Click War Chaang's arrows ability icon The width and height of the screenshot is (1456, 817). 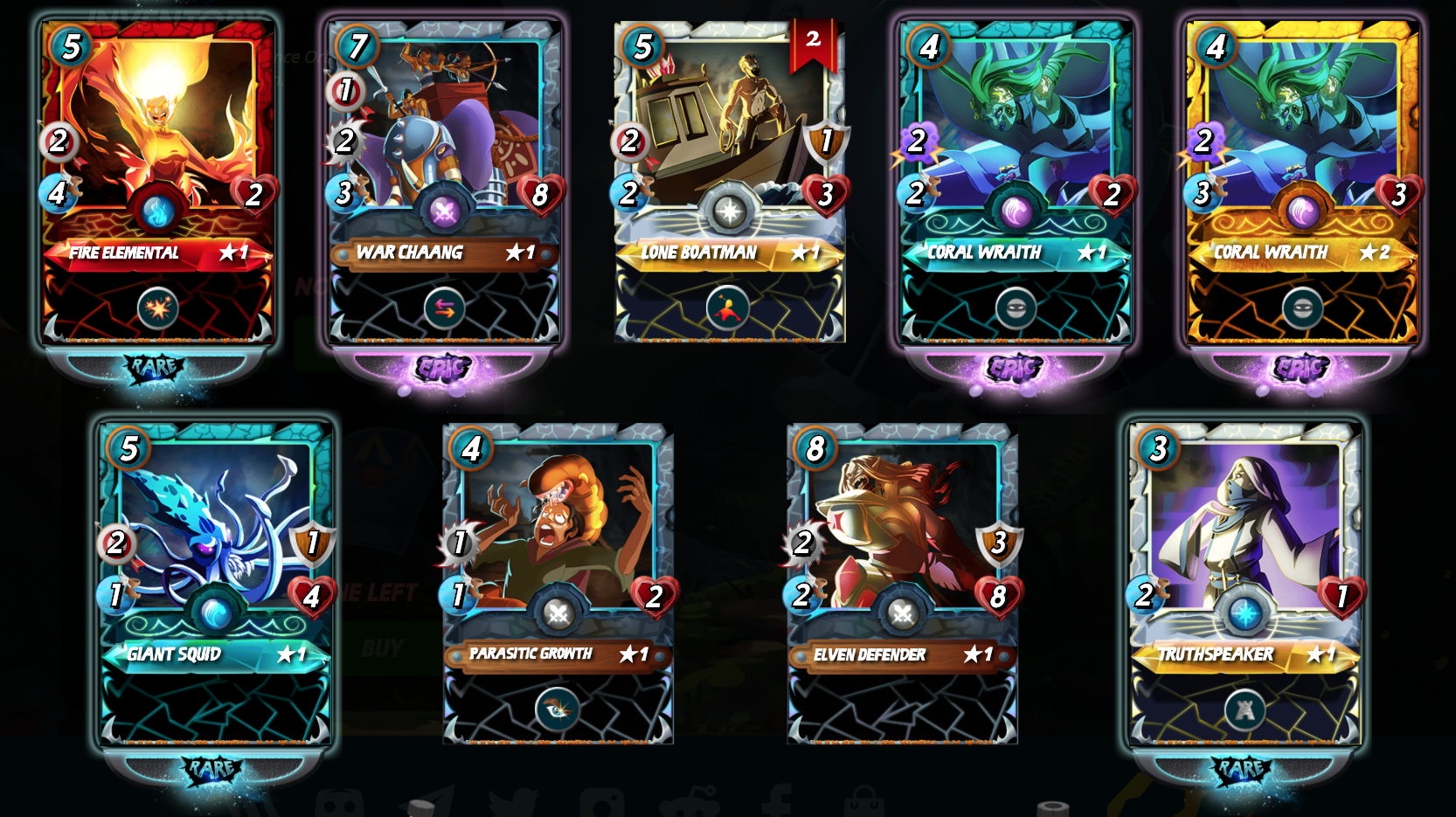[x=444, y=308]
